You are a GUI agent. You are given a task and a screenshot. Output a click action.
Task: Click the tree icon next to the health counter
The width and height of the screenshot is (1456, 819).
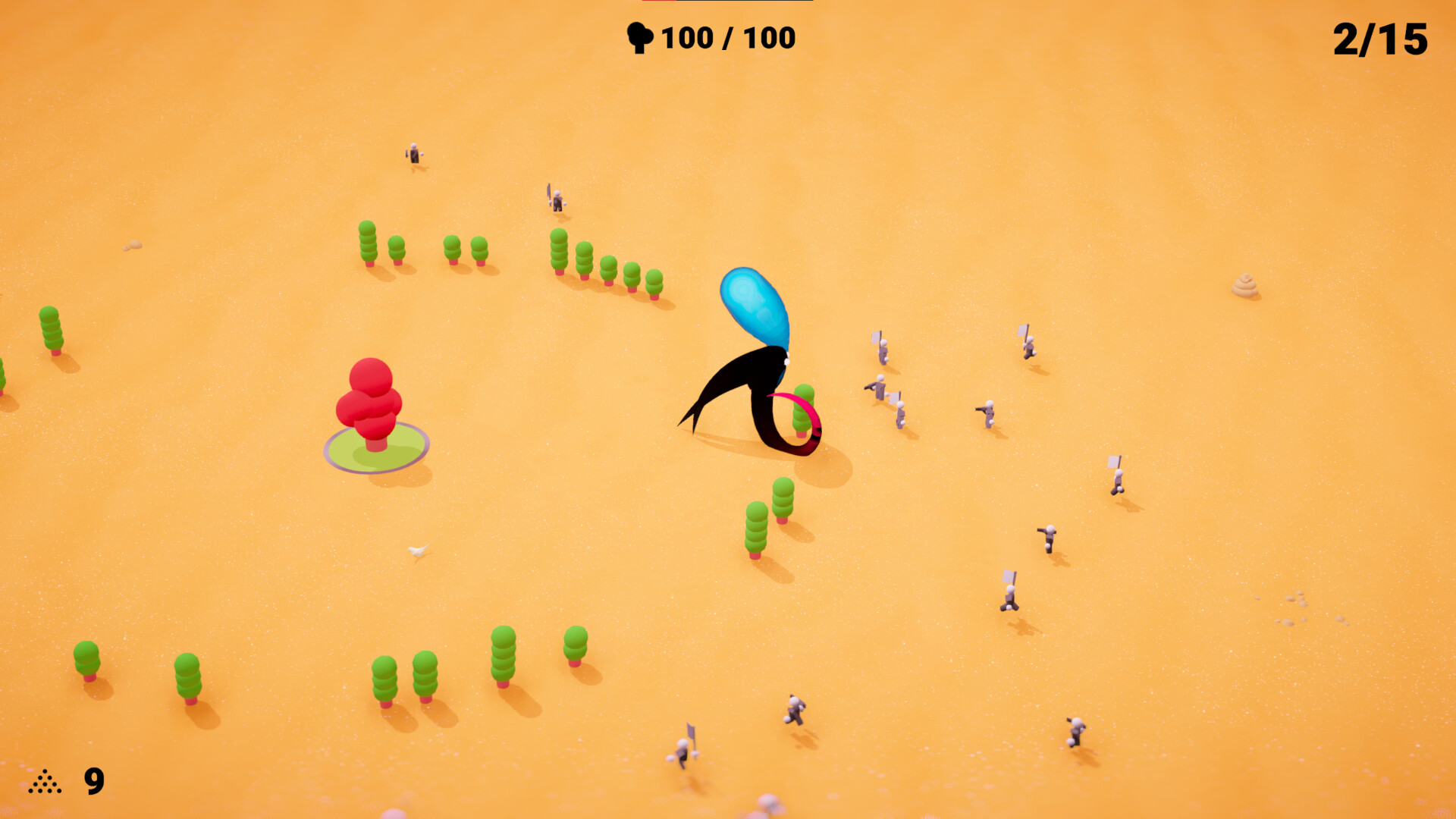click(641, 36)
